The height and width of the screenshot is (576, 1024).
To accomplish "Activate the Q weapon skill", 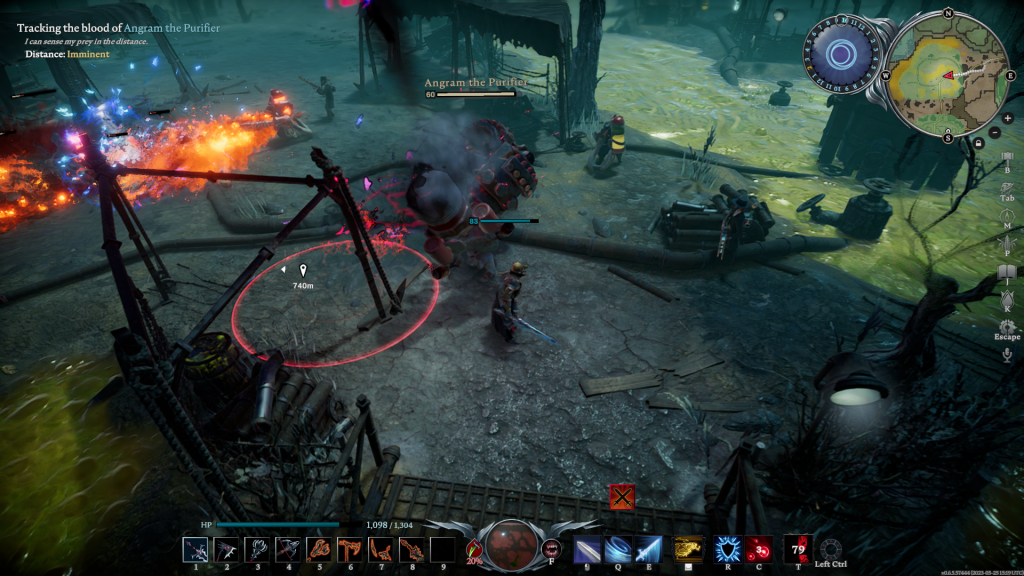I will click(x=618, y=549).
